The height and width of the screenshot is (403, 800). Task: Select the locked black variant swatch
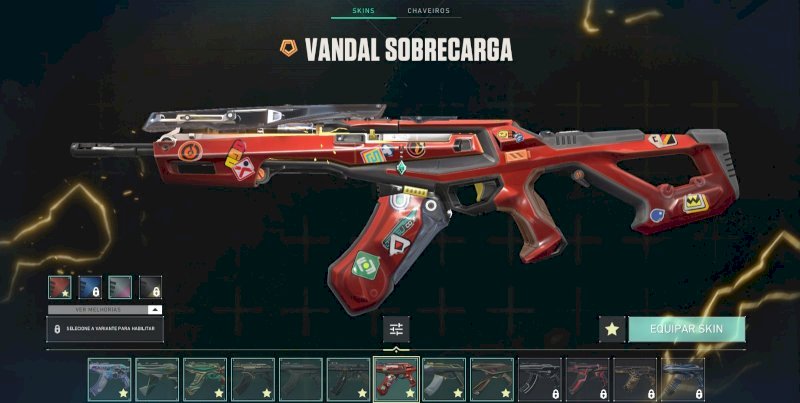click(x=150, y=287)
